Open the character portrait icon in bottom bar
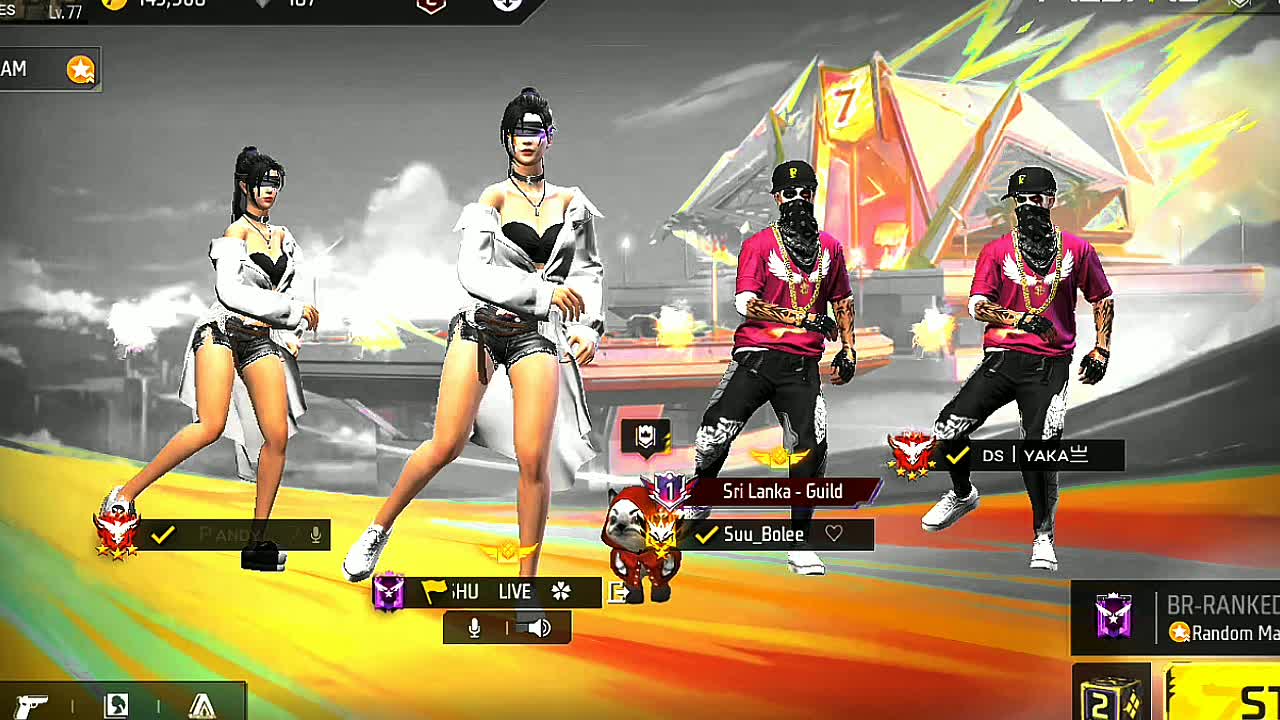This screenshot has width=1280, height=720. pyautogui.click(x=116, y=705)
